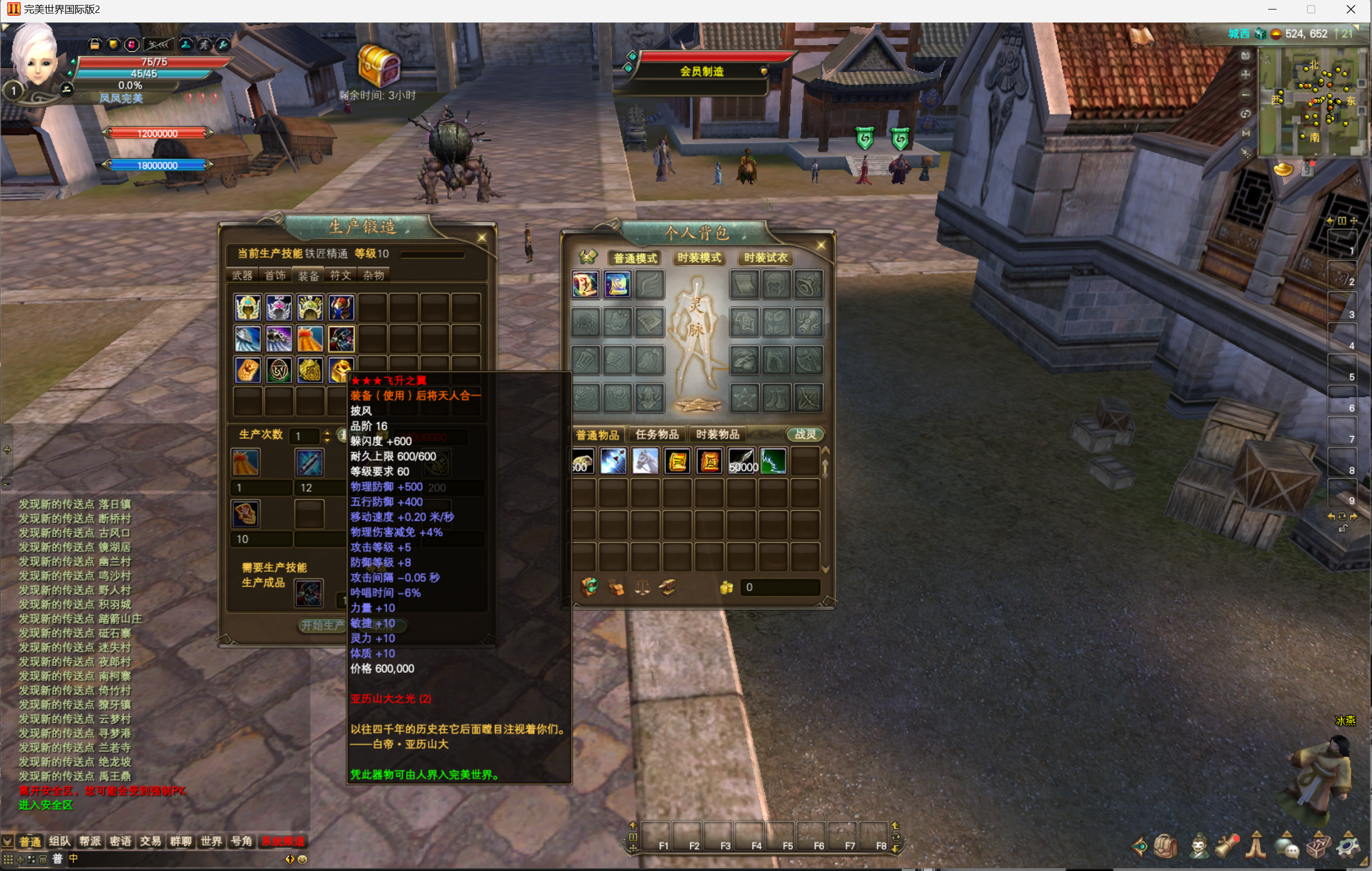Switch to the 武器 crafting tab
This screenshot has height=871, width=1372.
[x=242, y=276]
